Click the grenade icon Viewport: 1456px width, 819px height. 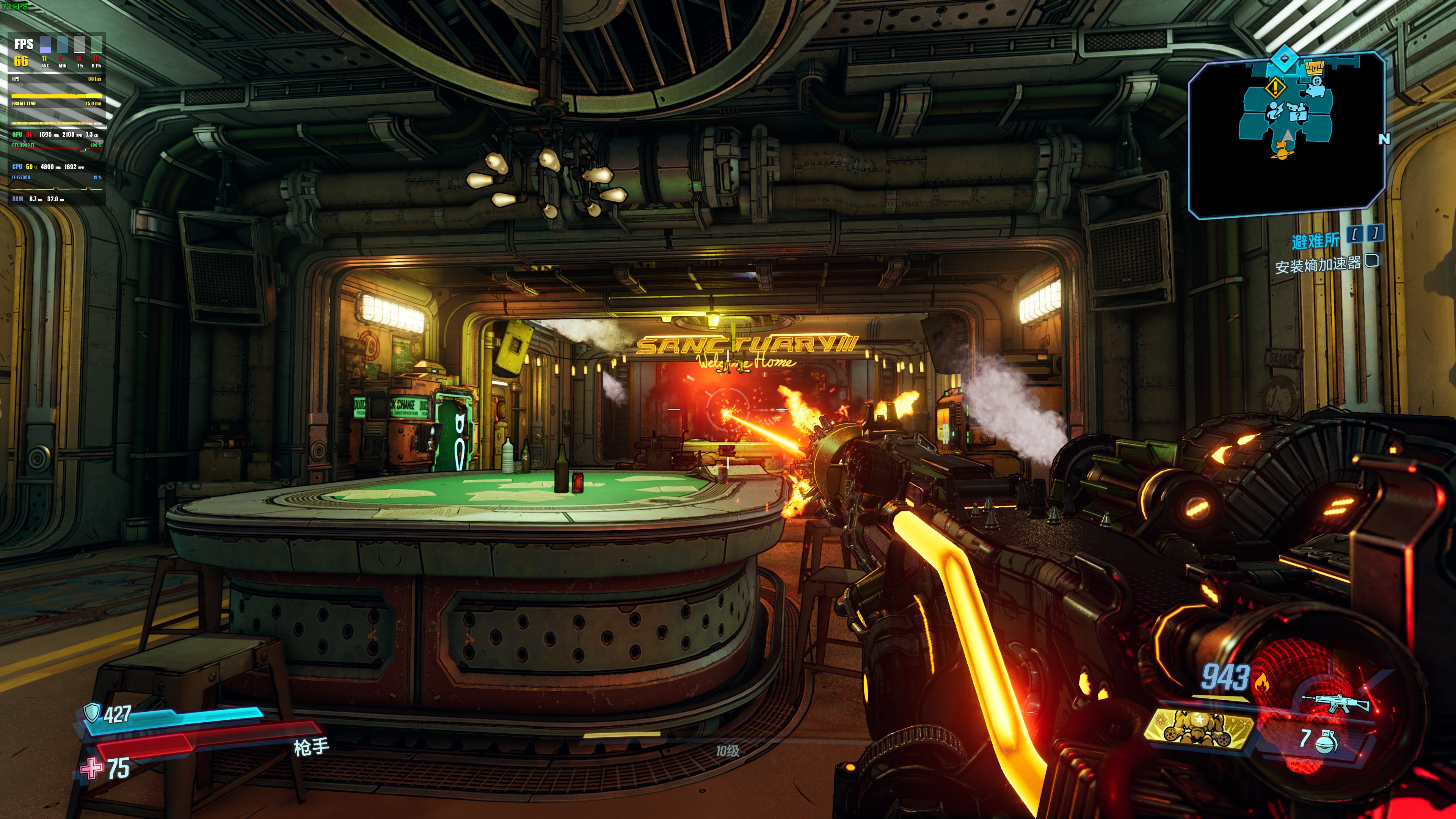click(x=1326, y=740)
